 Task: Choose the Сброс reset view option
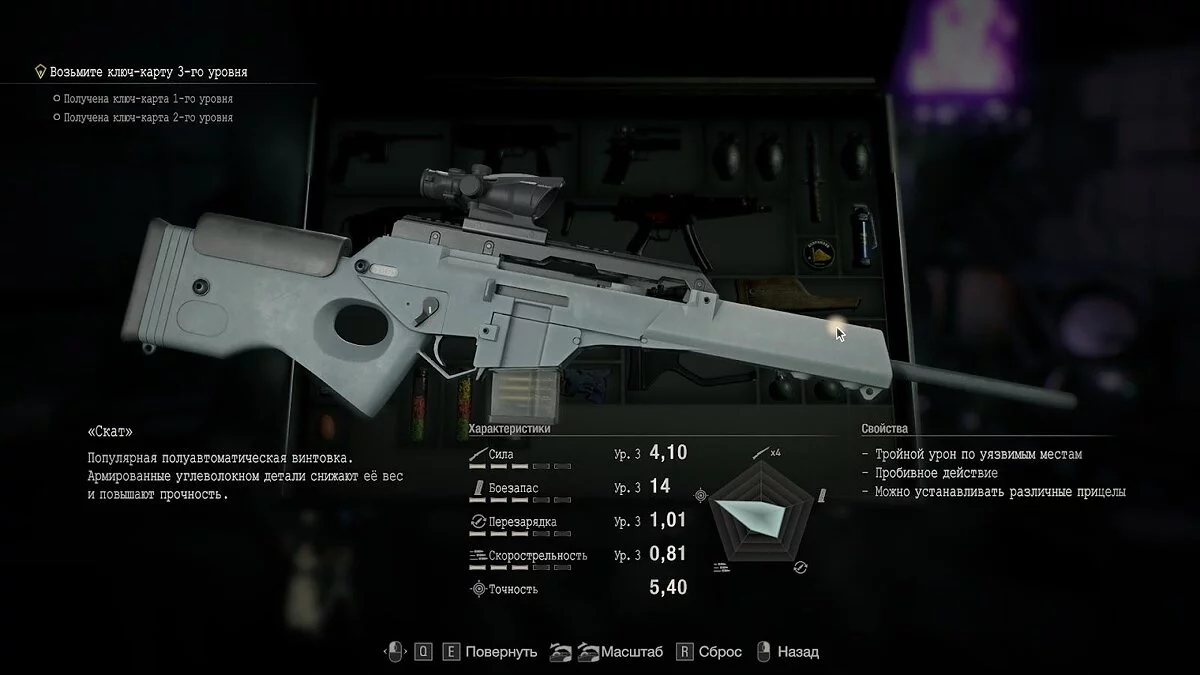point(720,652)
